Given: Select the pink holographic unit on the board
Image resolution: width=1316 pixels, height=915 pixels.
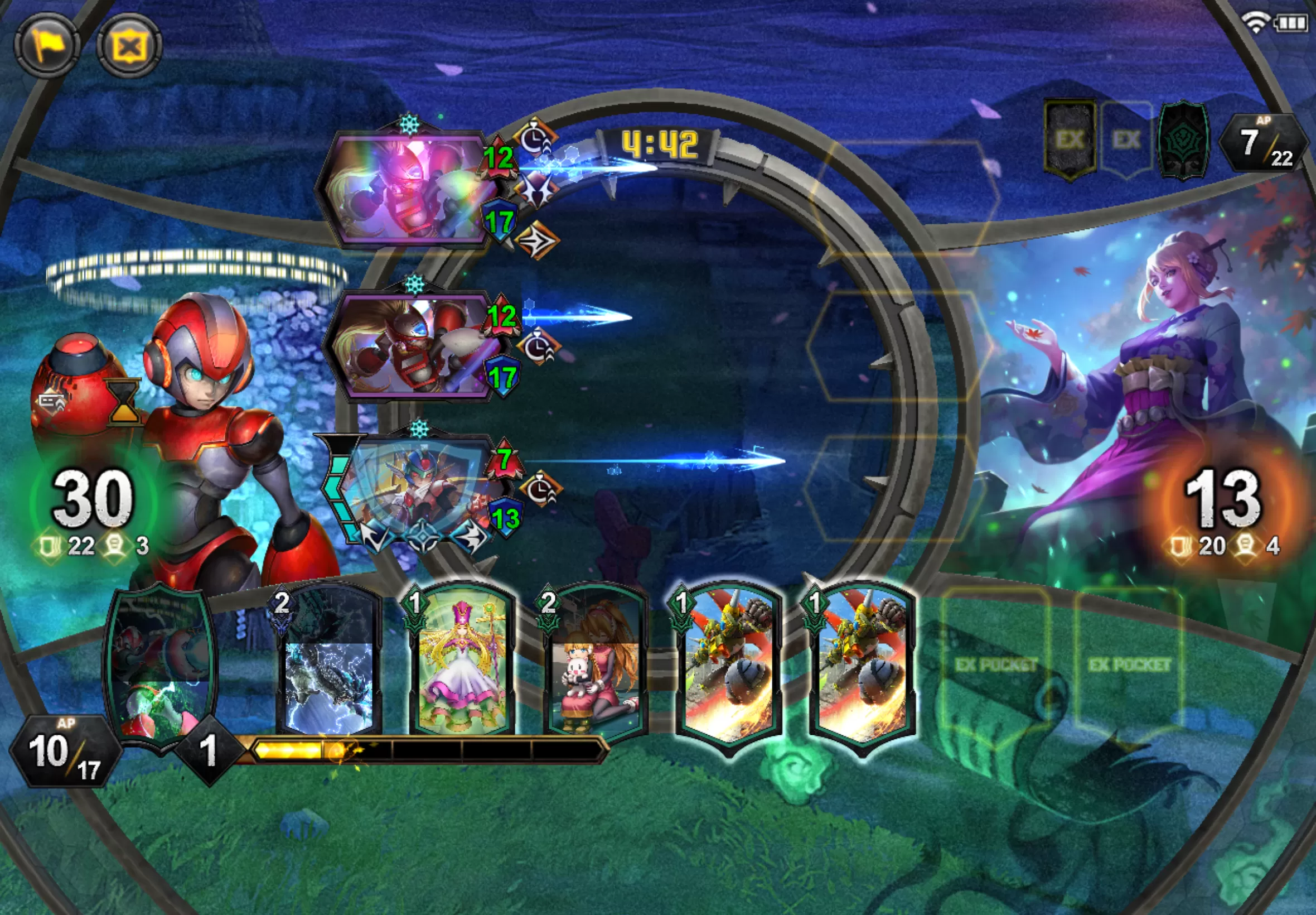Looking at the screenshot, I should (x=407, y=188).
